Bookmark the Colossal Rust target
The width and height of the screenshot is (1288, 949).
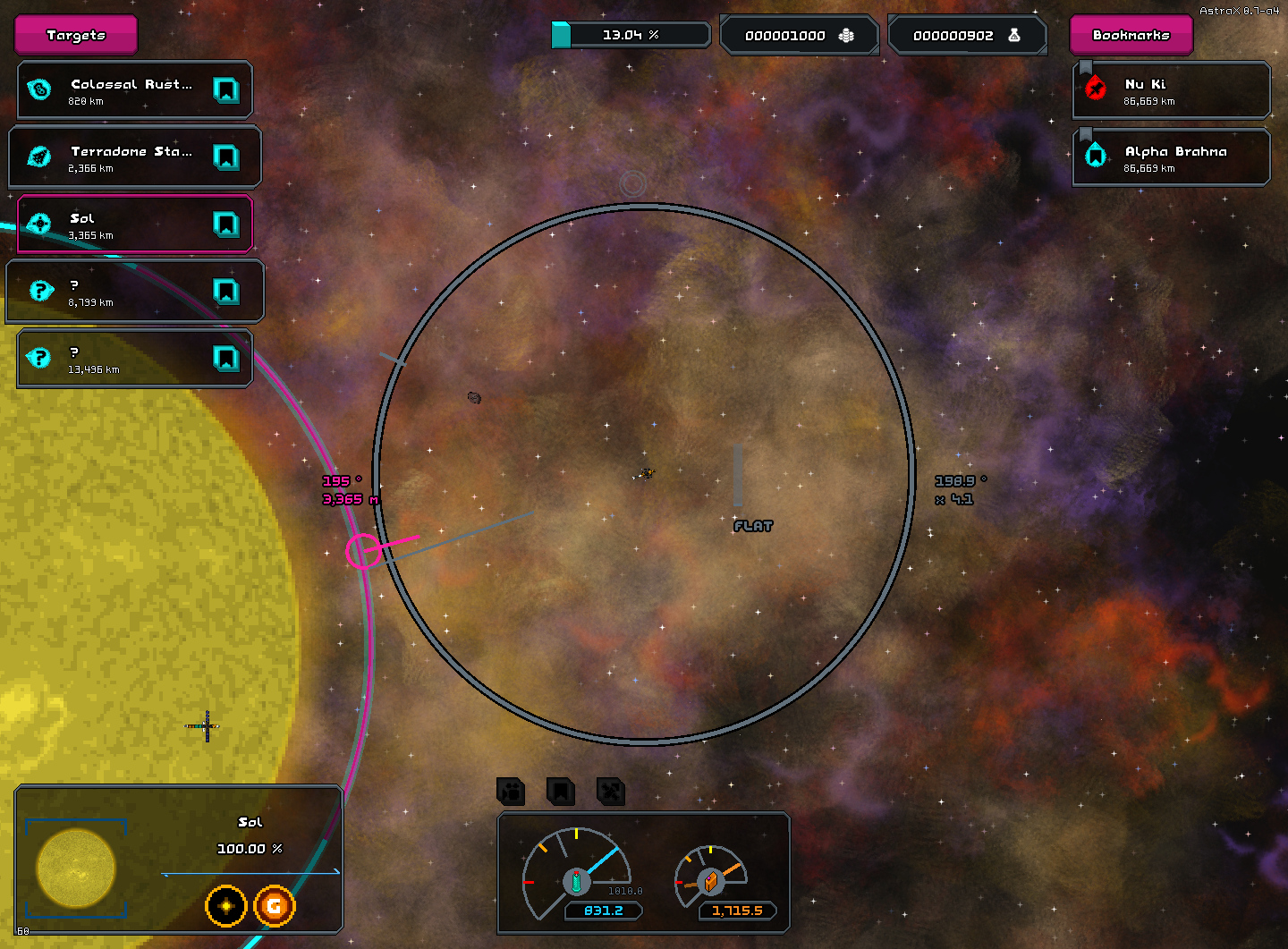(226, 90)
